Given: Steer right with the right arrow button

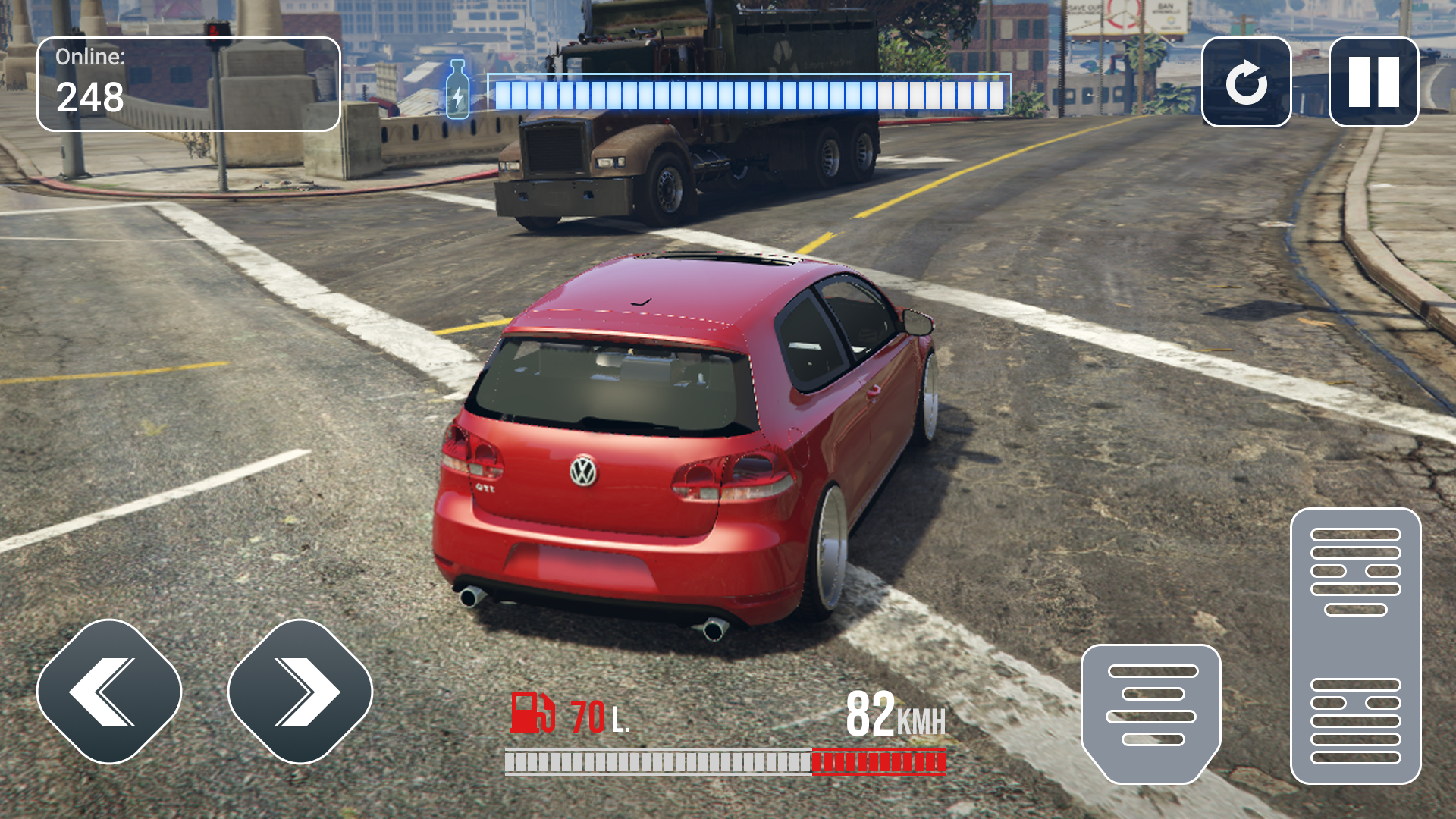Looking at the screenshot, I should [300, 692].
